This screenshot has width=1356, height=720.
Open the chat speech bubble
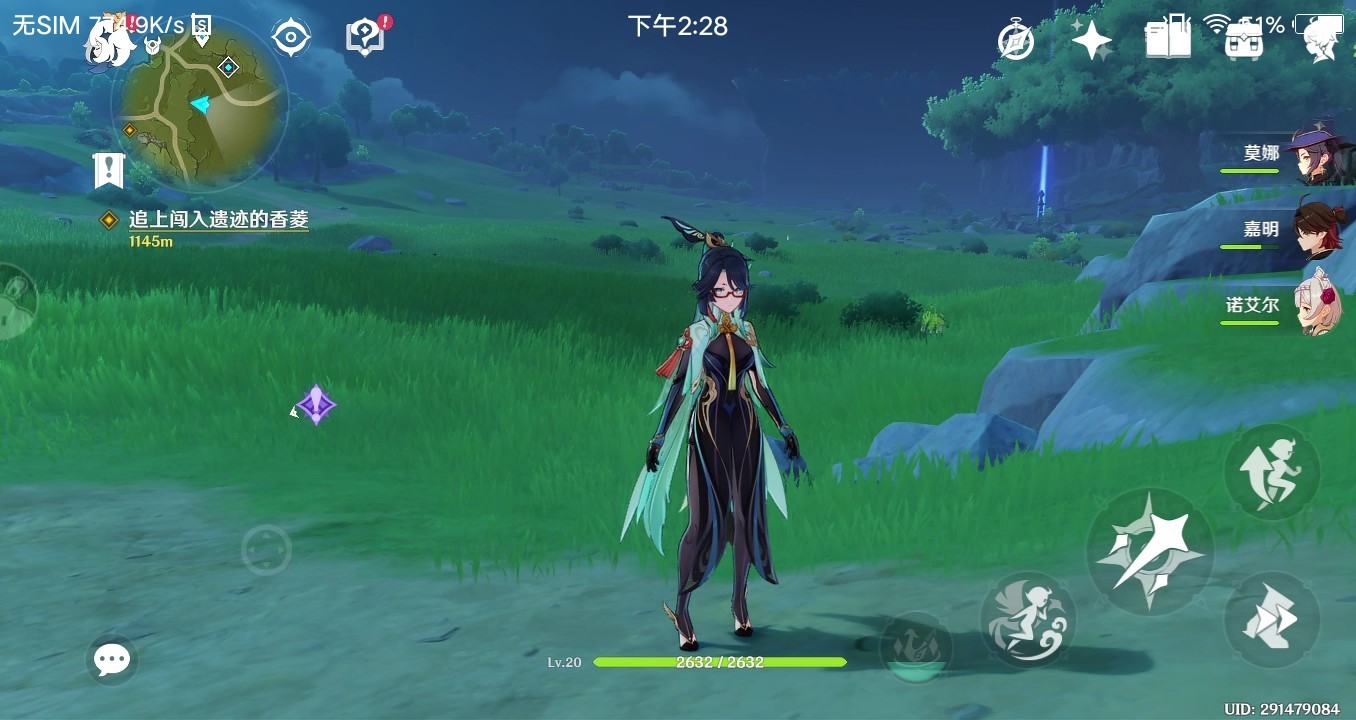[x=112, y=659]
